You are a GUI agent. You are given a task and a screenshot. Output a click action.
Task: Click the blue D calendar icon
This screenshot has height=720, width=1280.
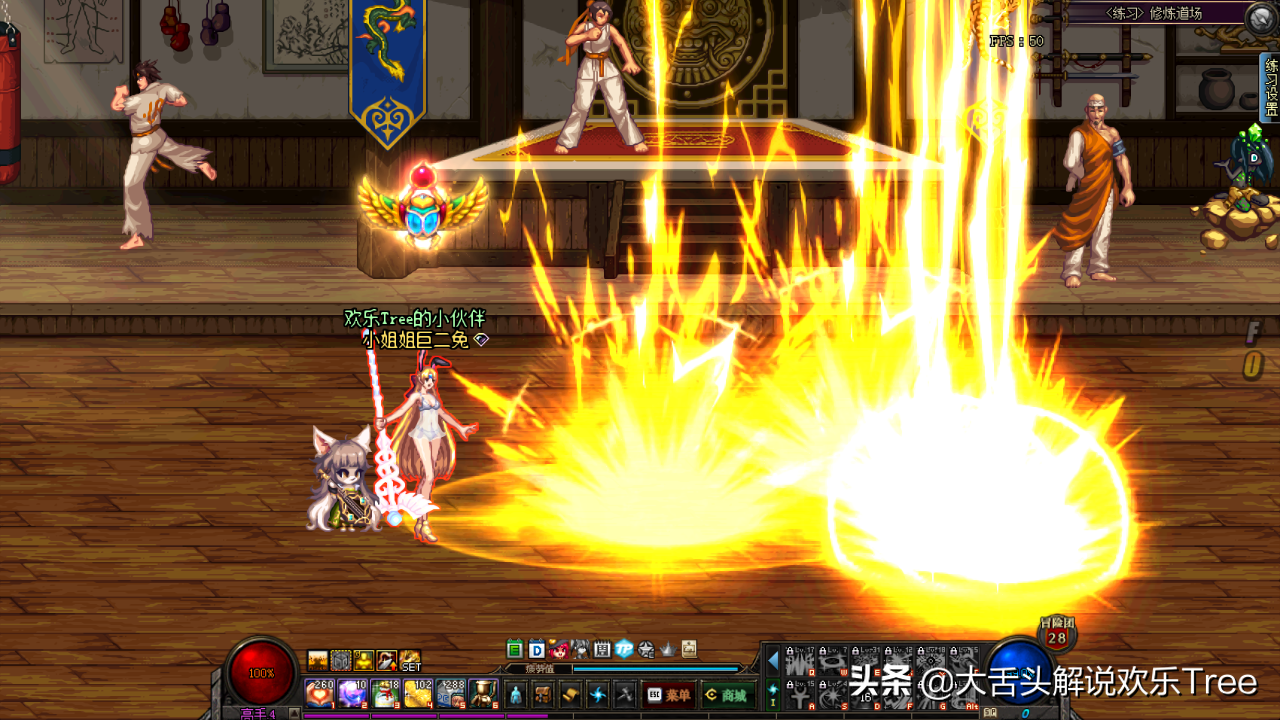coord(536,649)
